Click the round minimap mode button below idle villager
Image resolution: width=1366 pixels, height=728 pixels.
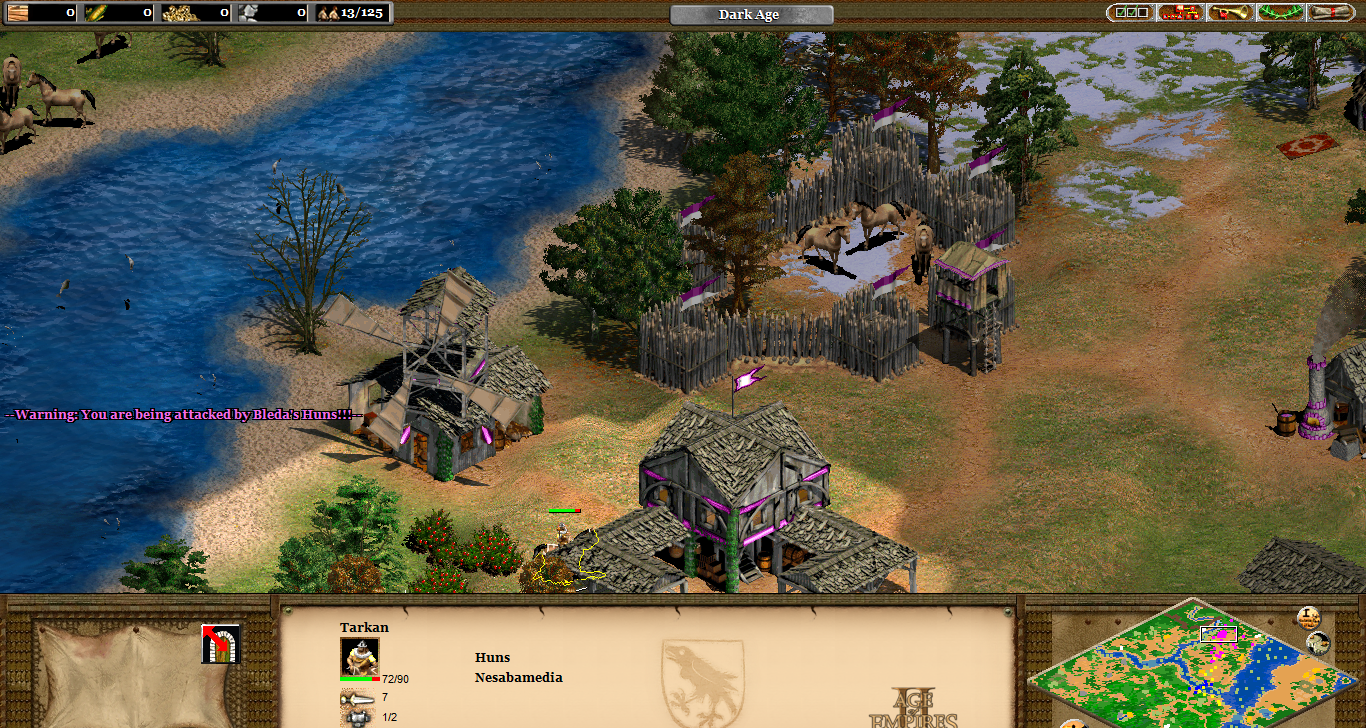1318,644
